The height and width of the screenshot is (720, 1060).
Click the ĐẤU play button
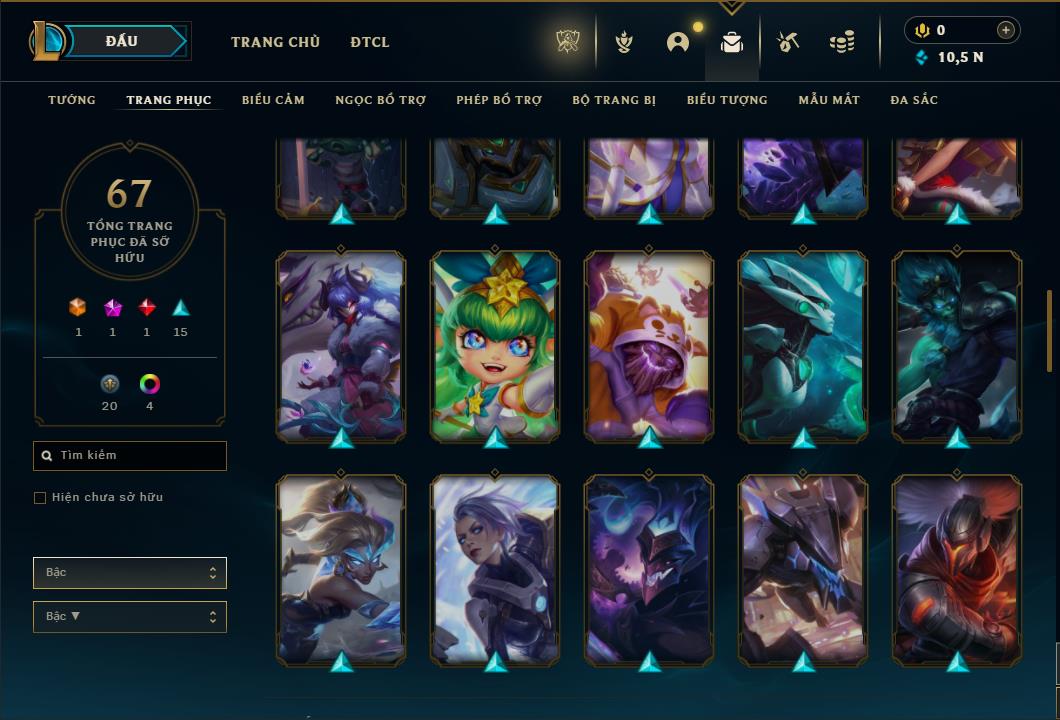click(x=122, y=41)
